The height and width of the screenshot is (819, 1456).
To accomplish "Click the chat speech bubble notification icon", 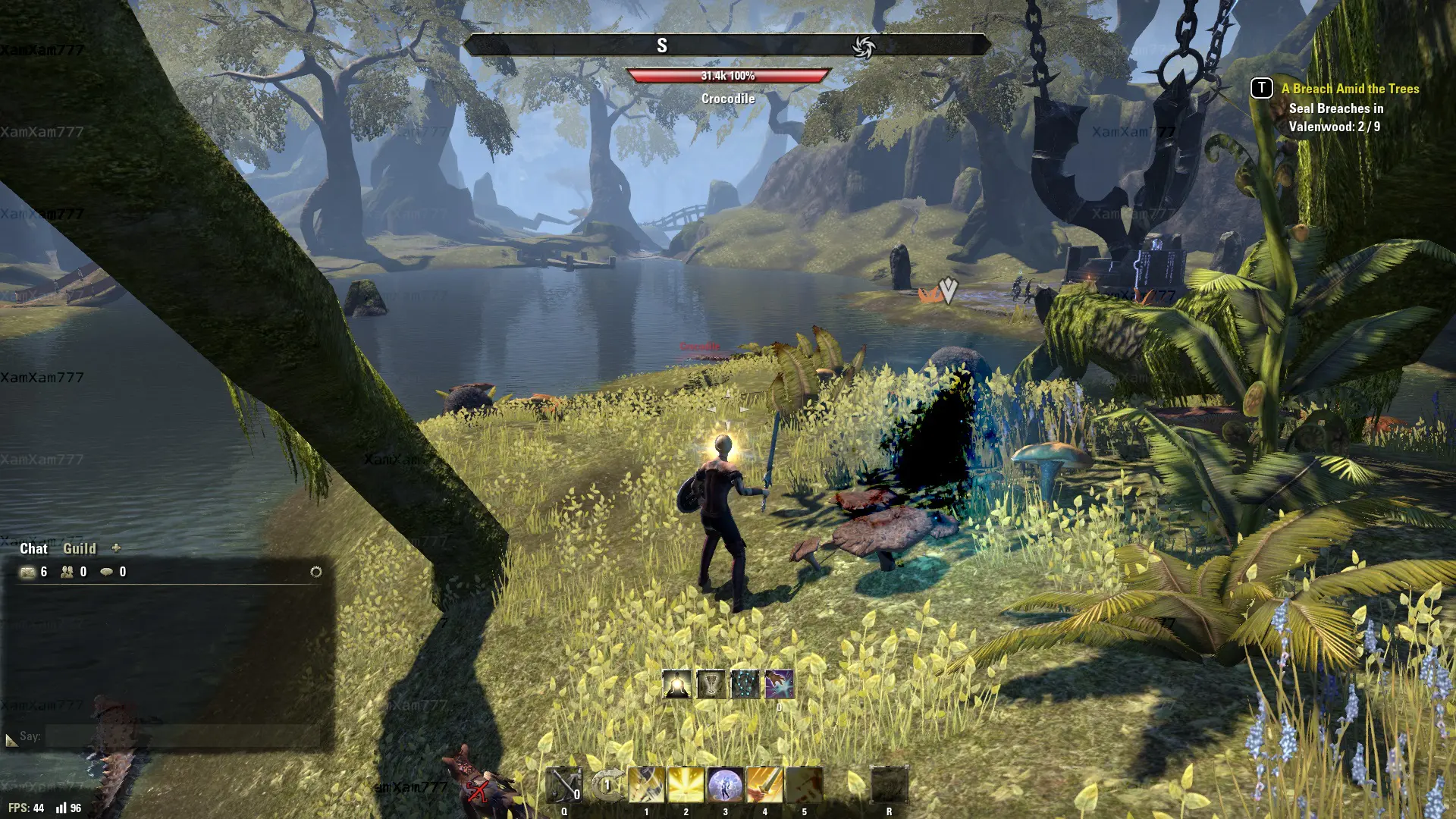I will click(x=107, y=572).
